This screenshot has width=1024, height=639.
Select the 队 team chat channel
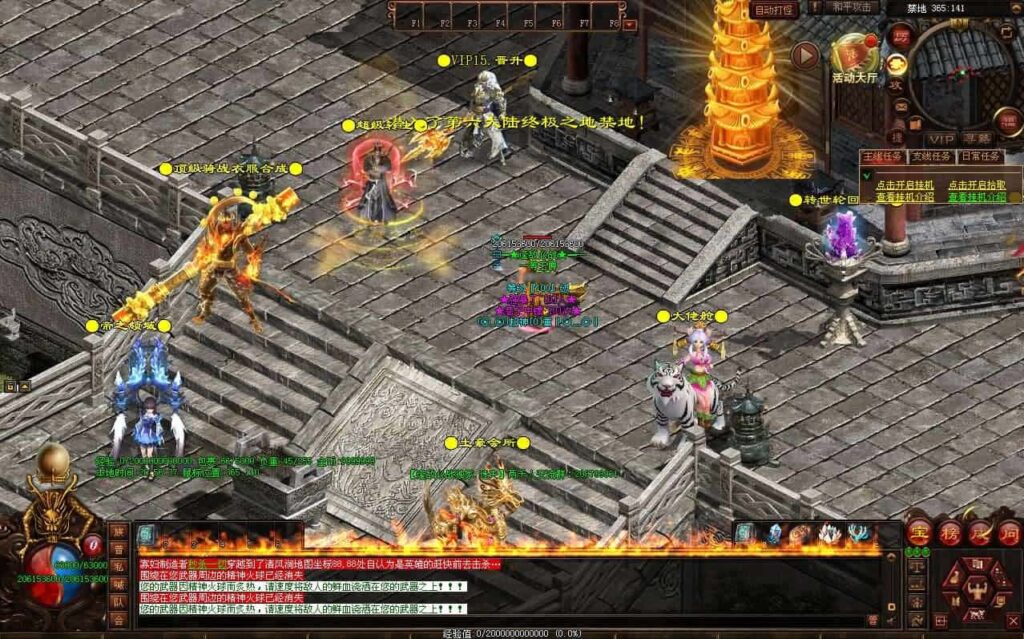click(119, 602)
